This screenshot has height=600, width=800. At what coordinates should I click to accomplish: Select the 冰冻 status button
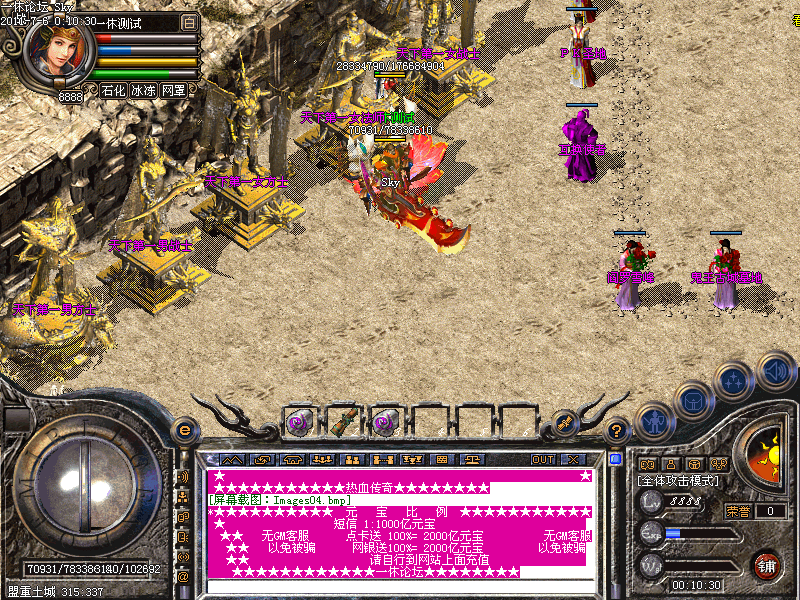click(143, 90)
